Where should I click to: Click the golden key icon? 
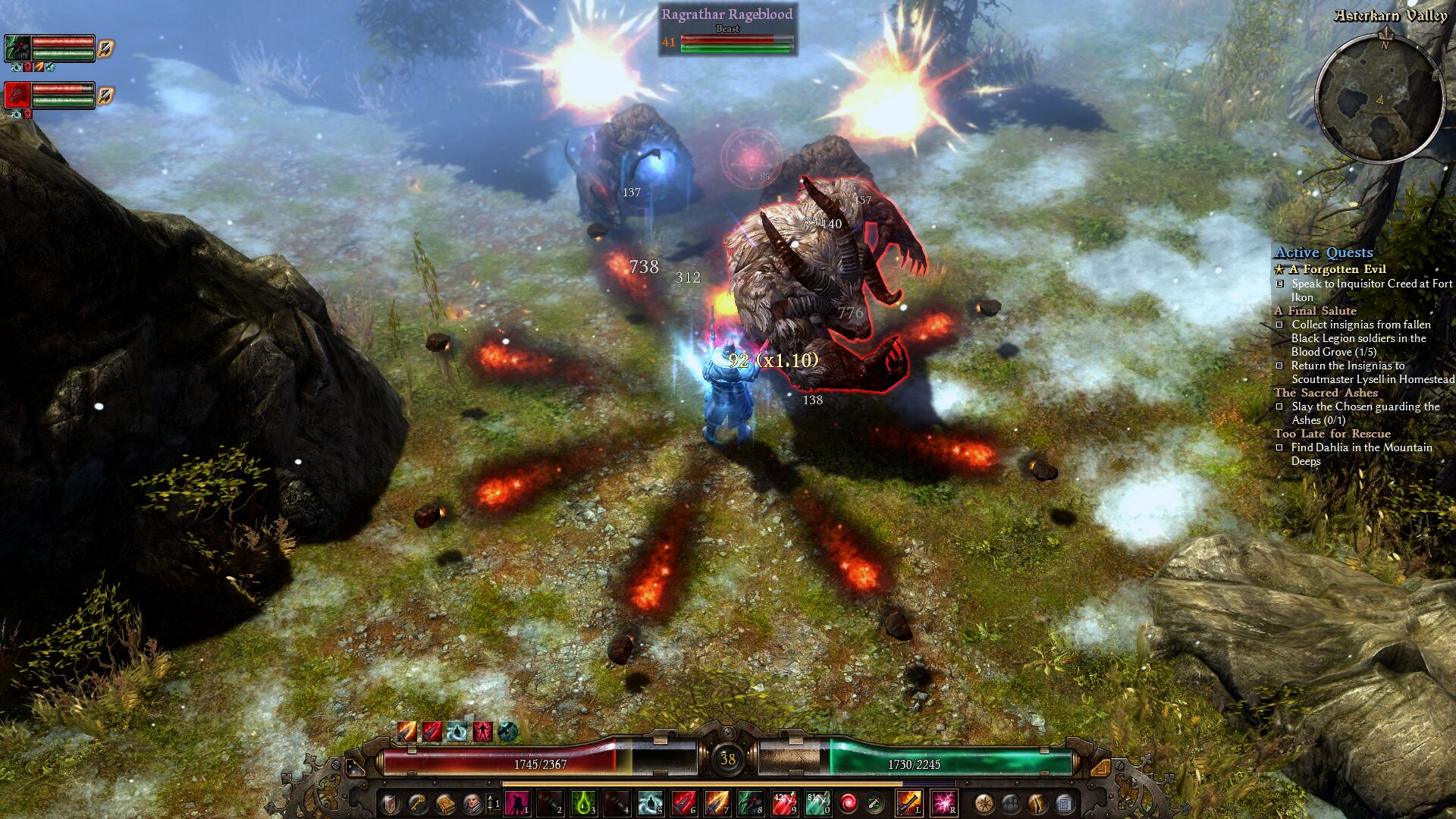[418, 803]
